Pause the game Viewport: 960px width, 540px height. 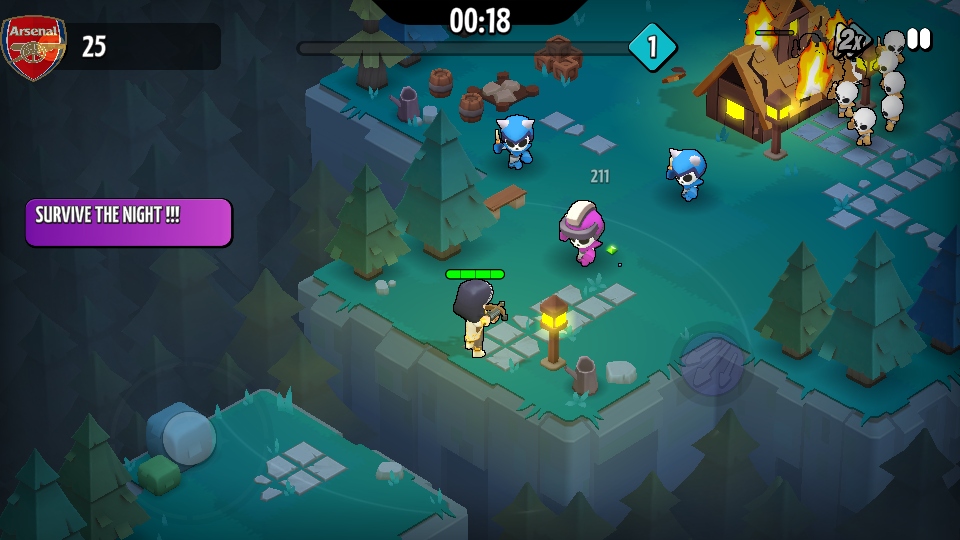(918, 39)
